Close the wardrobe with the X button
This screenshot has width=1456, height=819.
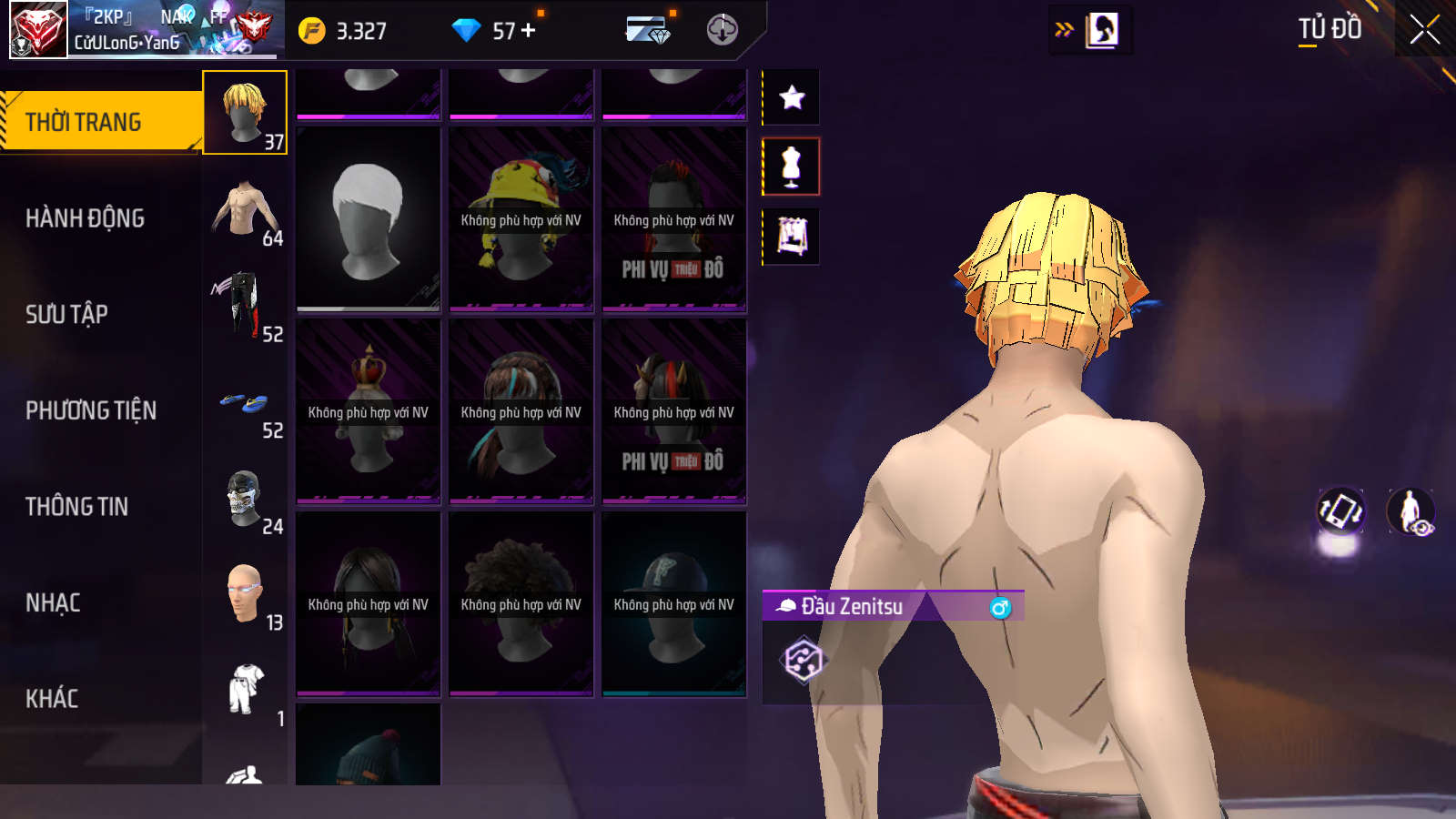(x=1424, y=30)
